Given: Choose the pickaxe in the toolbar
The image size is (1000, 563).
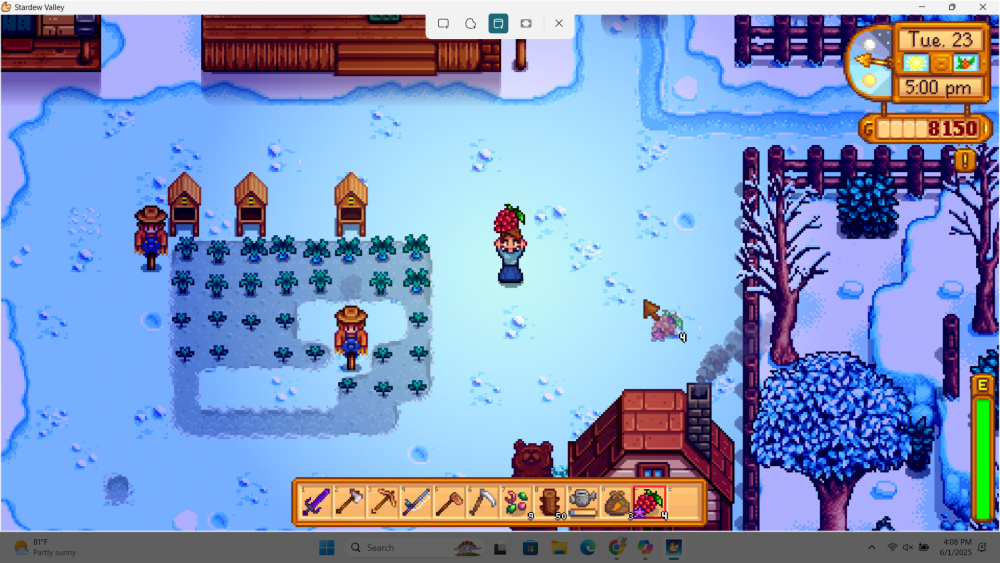Looking at the screenshot, I should point(383,502).
